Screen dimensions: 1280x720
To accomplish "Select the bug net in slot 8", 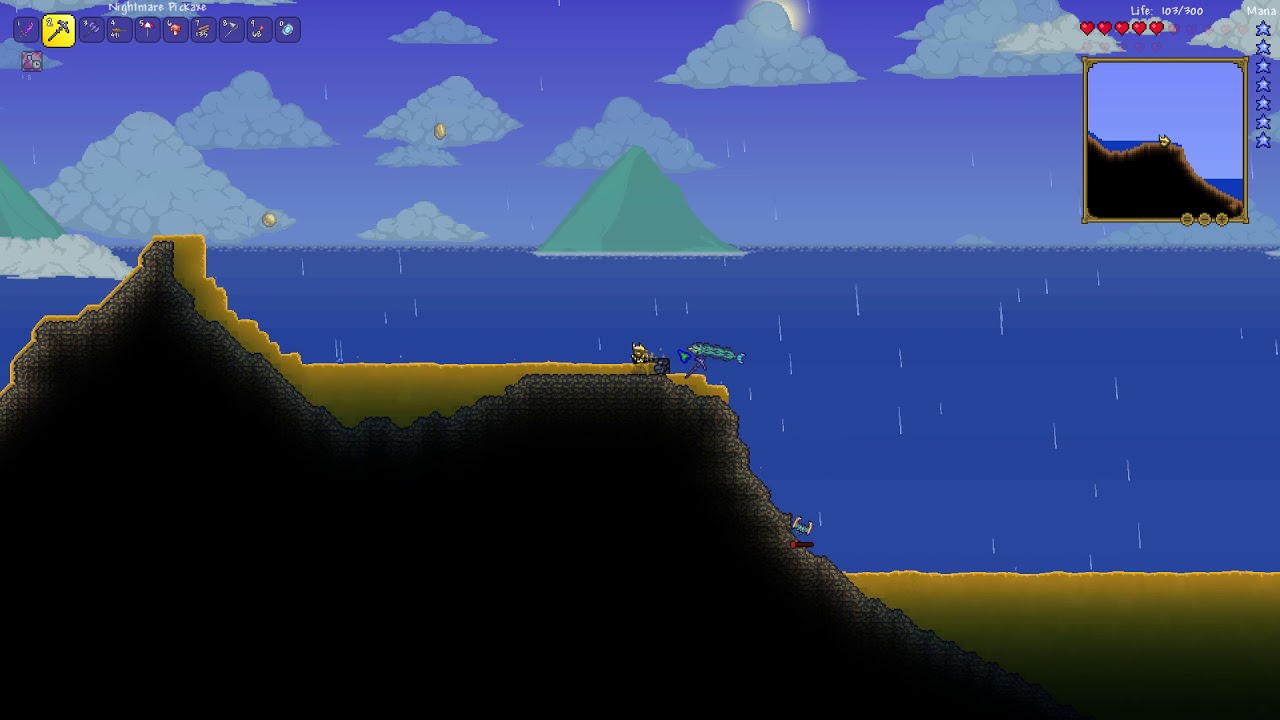I will click(x=231, y=30).
